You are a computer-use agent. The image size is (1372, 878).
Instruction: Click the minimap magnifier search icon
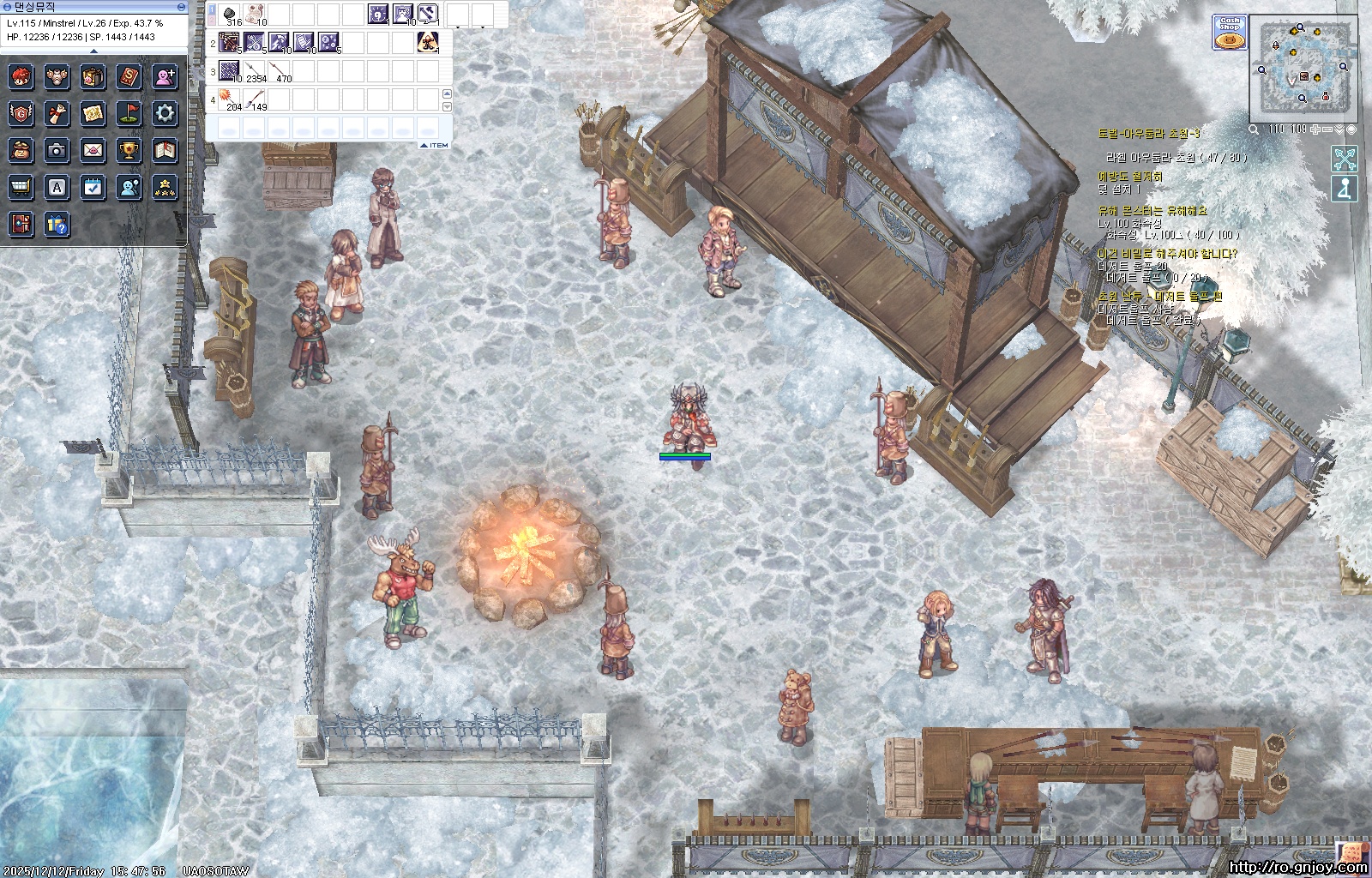pos(1254,129)
